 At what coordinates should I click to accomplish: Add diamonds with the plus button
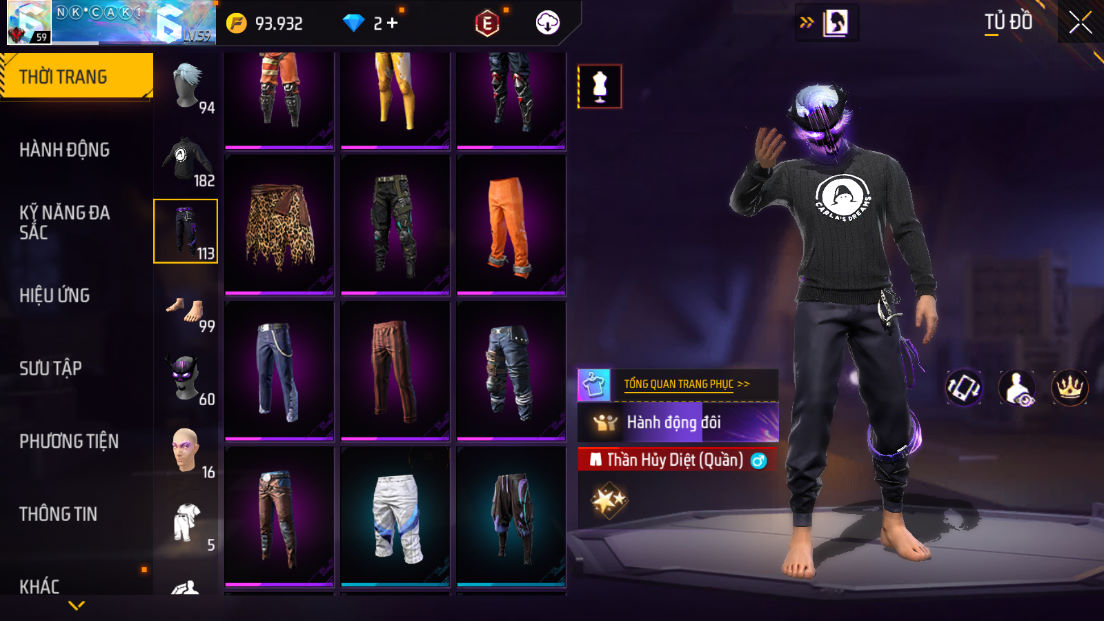(393, 23)
